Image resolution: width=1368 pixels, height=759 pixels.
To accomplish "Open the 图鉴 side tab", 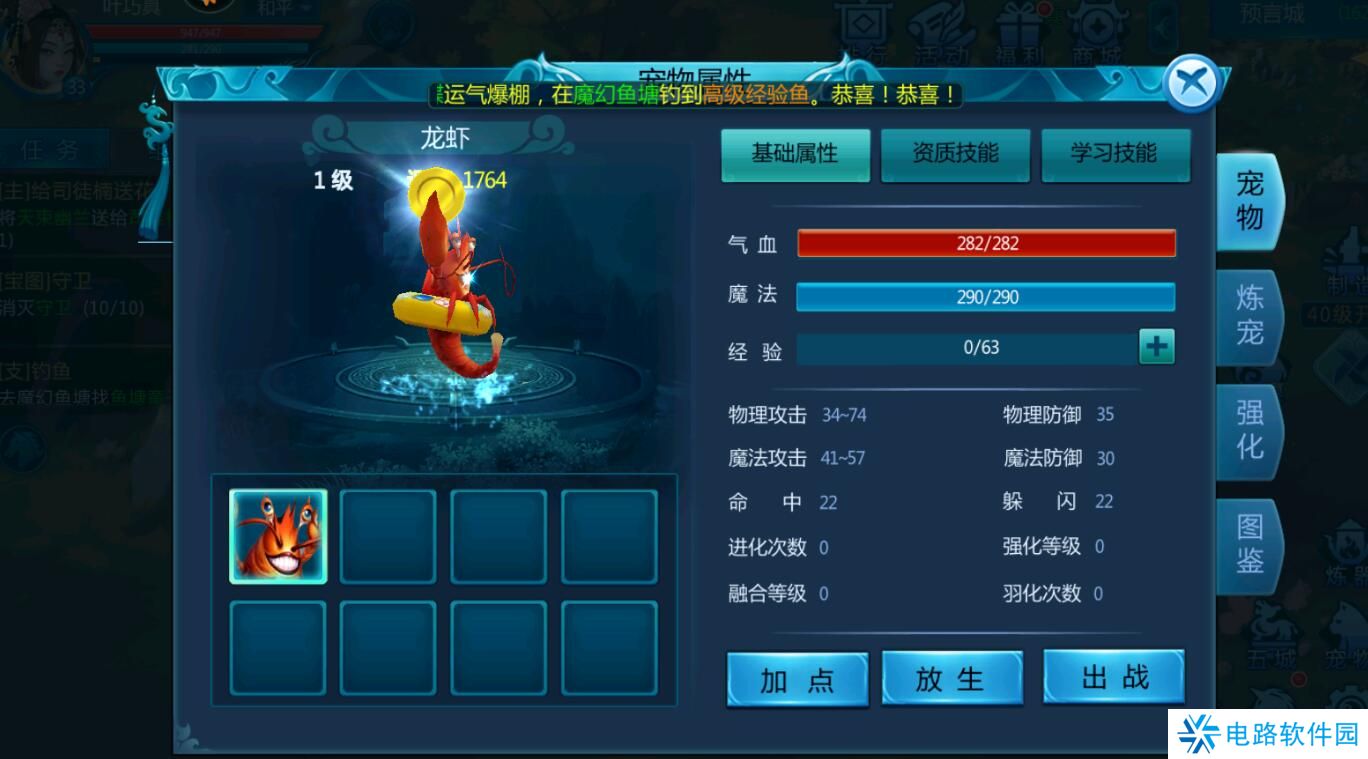I will [1248, 544].
